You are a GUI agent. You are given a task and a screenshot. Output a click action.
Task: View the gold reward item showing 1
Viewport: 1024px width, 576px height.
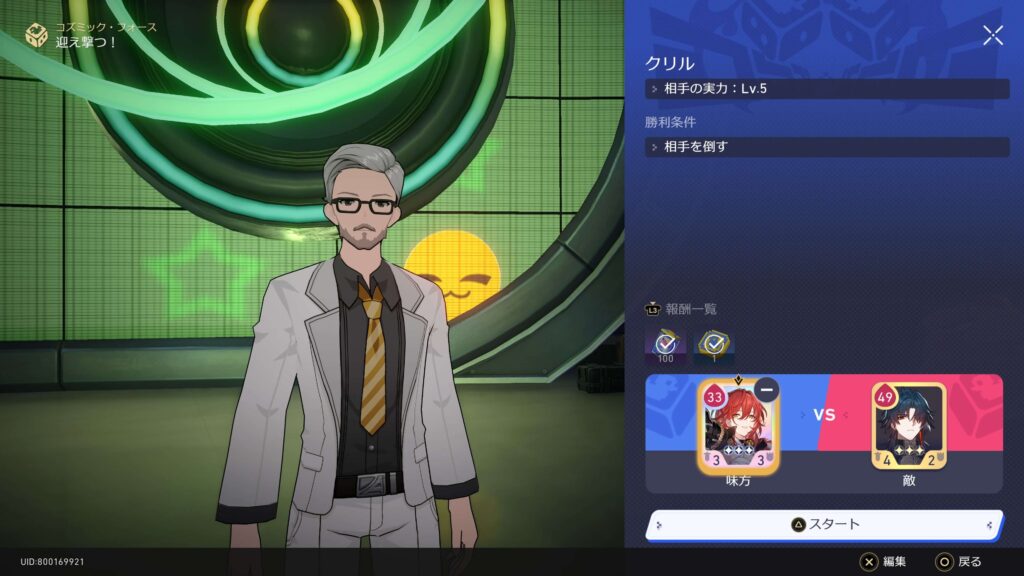pyautogui.click(x=714, y=346)
